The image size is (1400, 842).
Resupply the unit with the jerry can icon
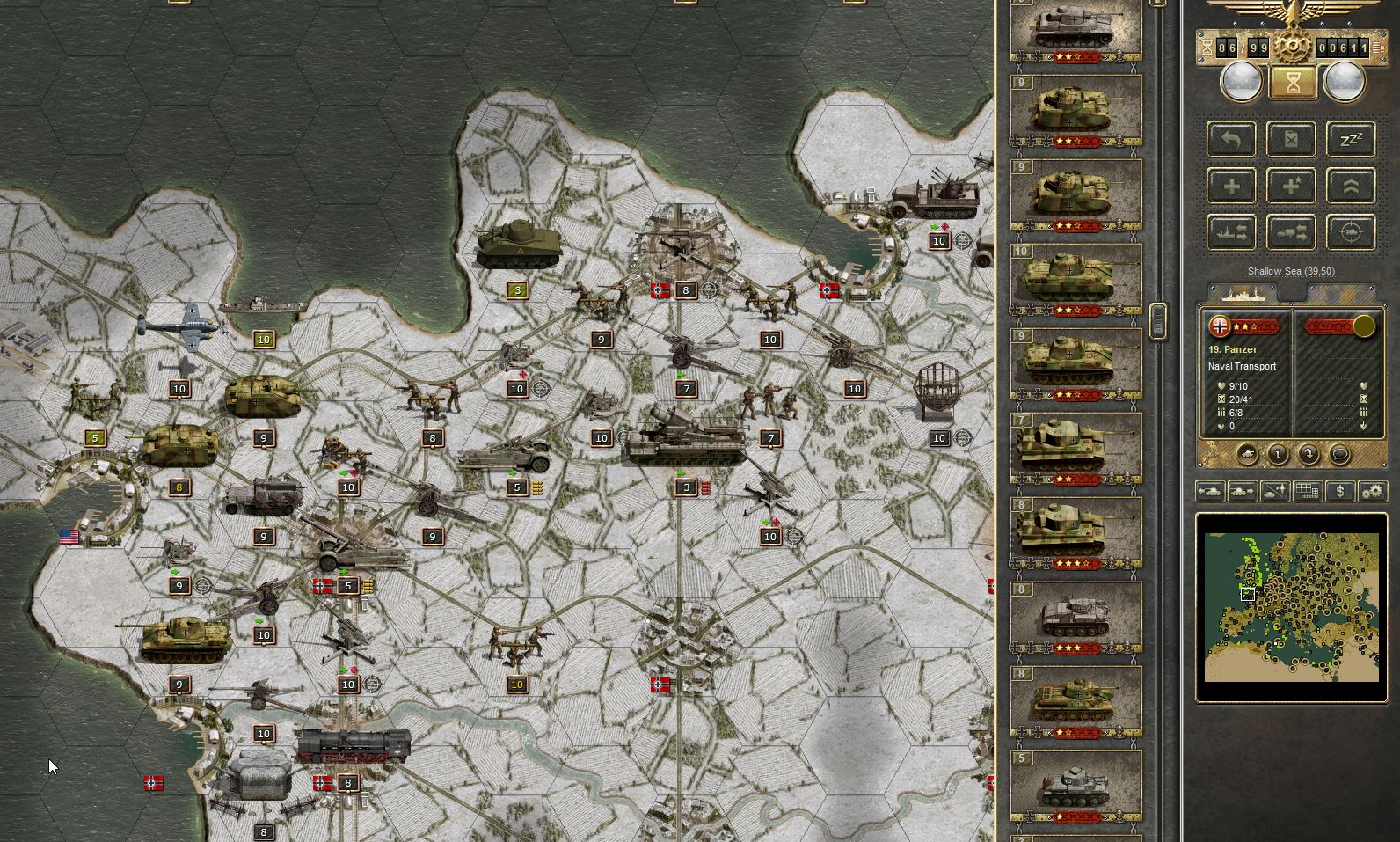click(x=1291, y=140)
